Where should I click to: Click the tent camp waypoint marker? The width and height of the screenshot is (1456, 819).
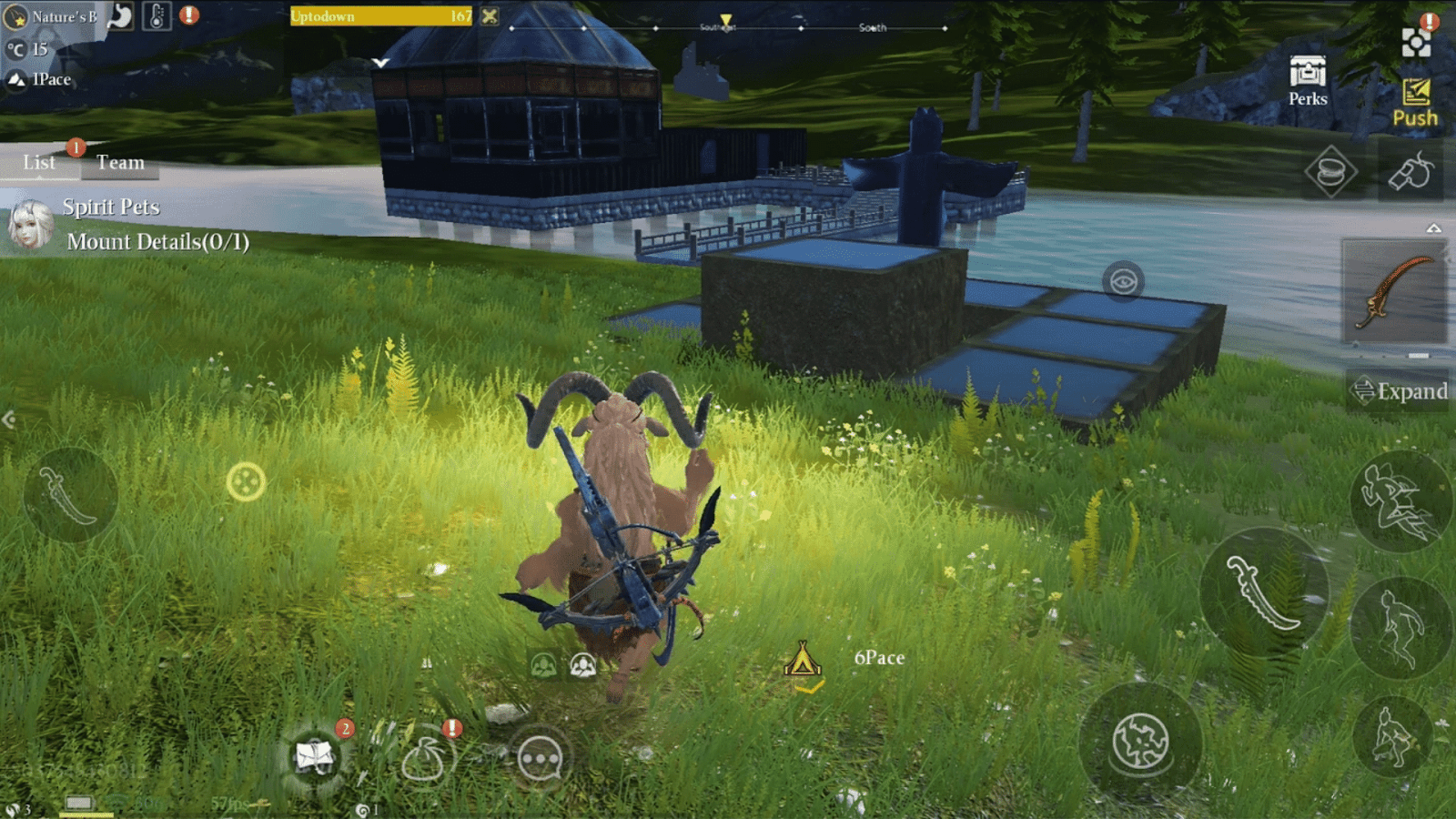pyautogui.click(x=803, y=660)
